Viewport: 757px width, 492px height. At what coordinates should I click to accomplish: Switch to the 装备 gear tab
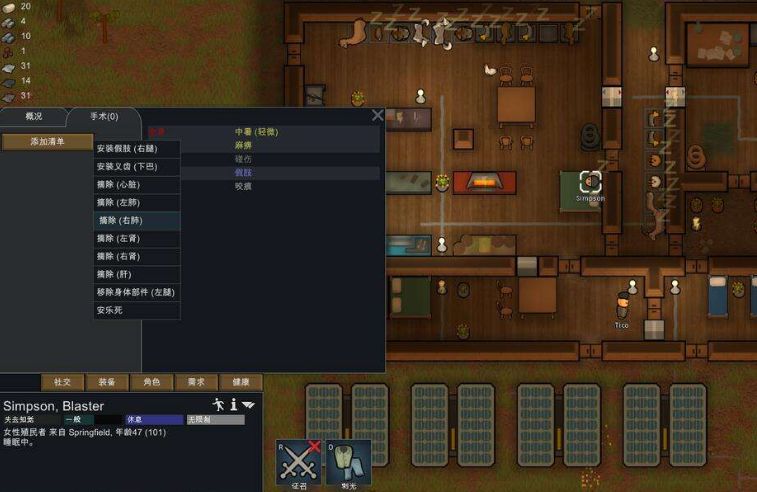pyautogui.click(x=106, y=382)
